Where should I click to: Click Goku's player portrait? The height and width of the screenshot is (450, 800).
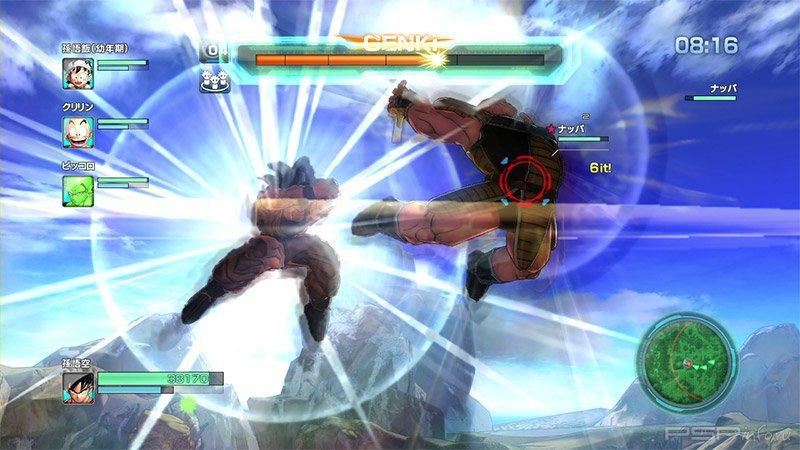pos(79,387)
